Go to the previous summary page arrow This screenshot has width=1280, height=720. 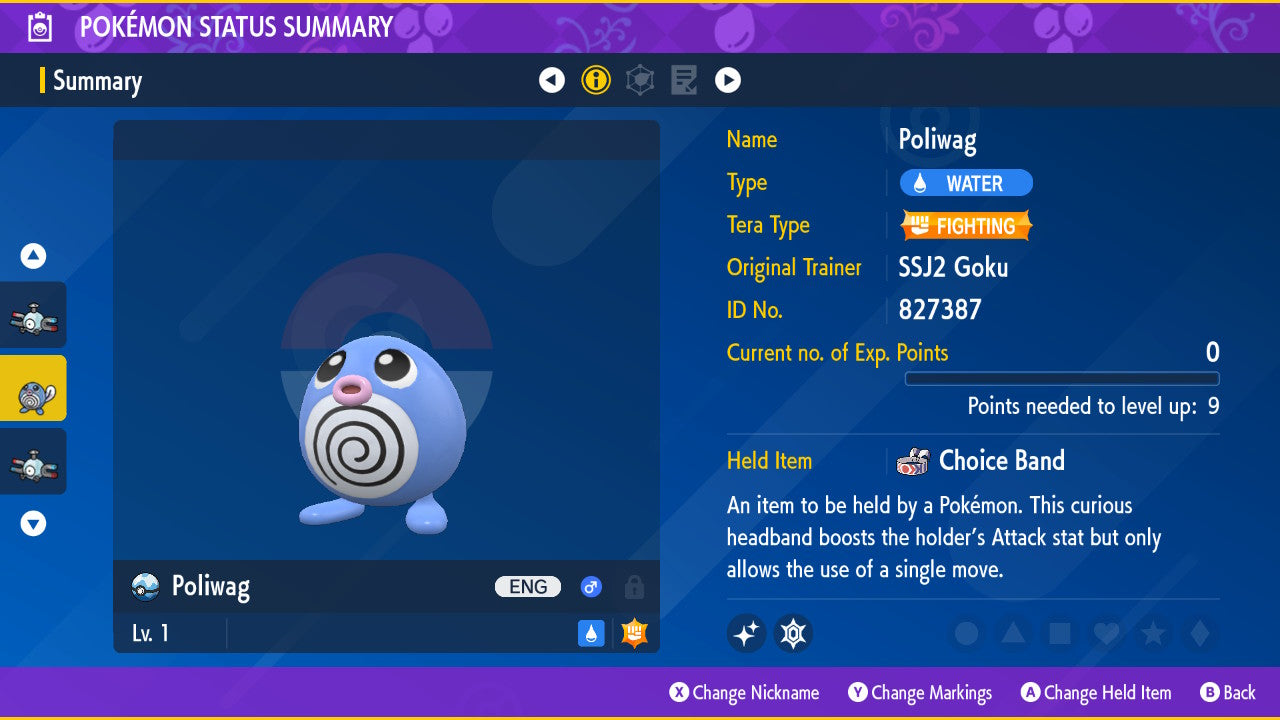pos(552,80)
